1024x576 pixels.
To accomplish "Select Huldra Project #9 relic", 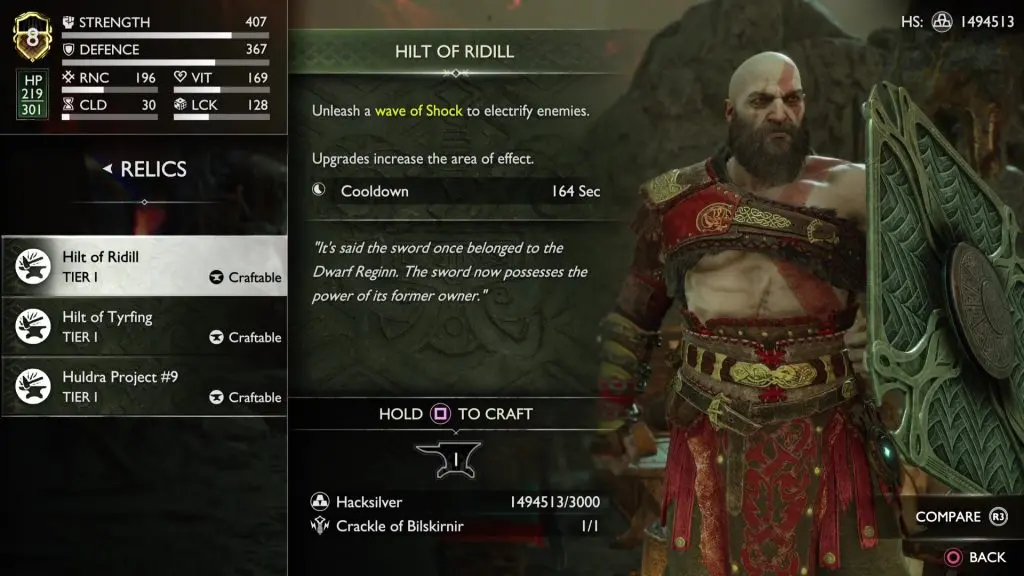I will [x=144, y=386].
